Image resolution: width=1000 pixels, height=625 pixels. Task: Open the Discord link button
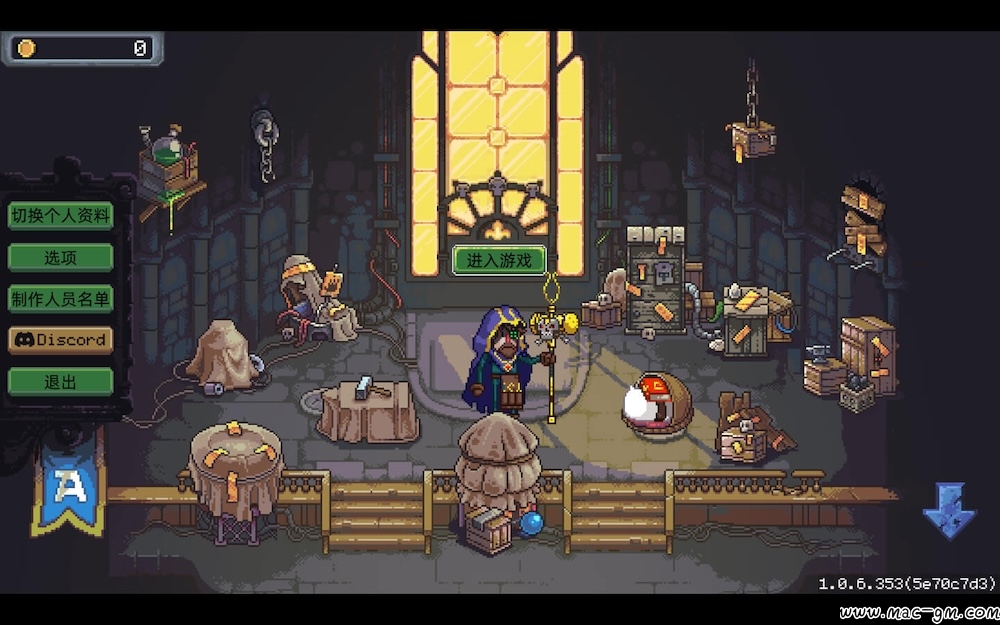point(60,340)
